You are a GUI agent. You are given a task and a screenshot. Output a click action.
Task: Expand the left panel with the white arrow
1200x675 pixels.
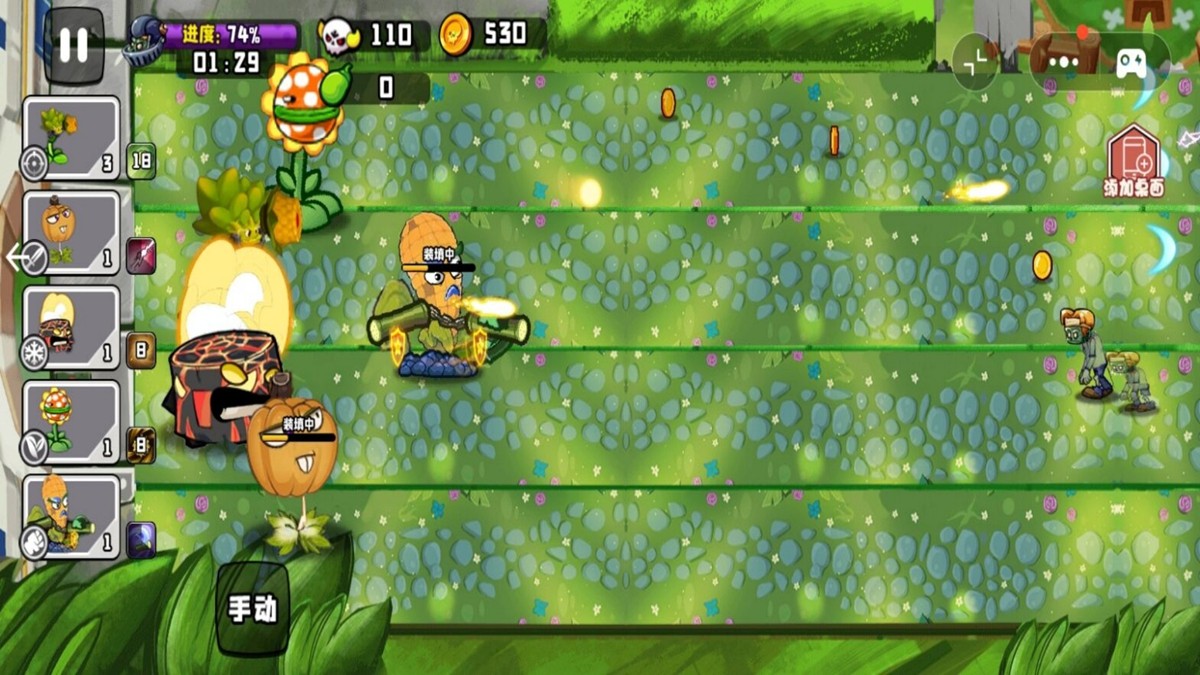pos(18,258)
